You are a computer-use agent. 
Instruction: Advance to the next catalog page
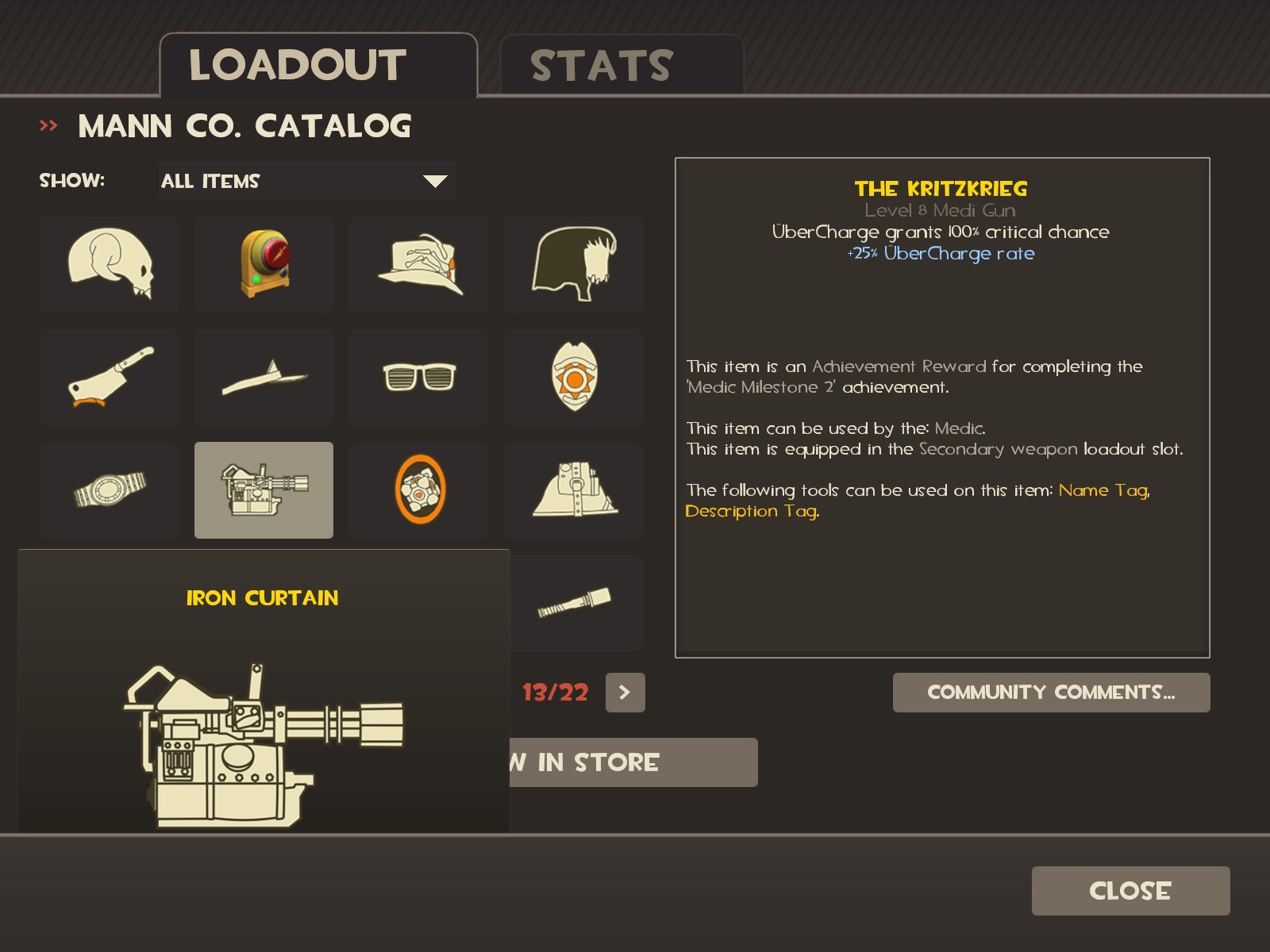pyautogui.click(x=624, y=692)
